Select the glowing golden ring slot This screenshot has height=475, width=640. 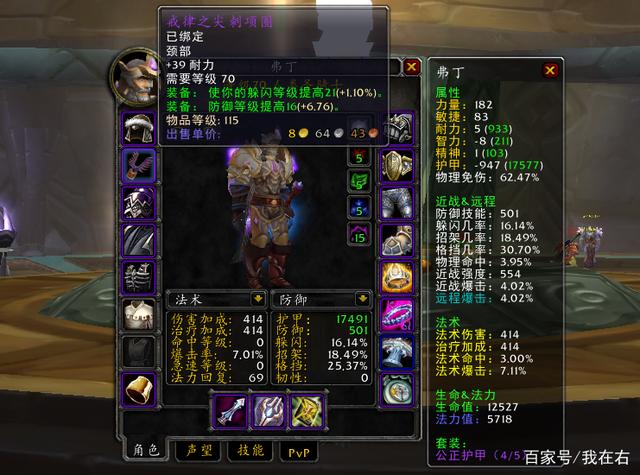[x=397, y=276]
